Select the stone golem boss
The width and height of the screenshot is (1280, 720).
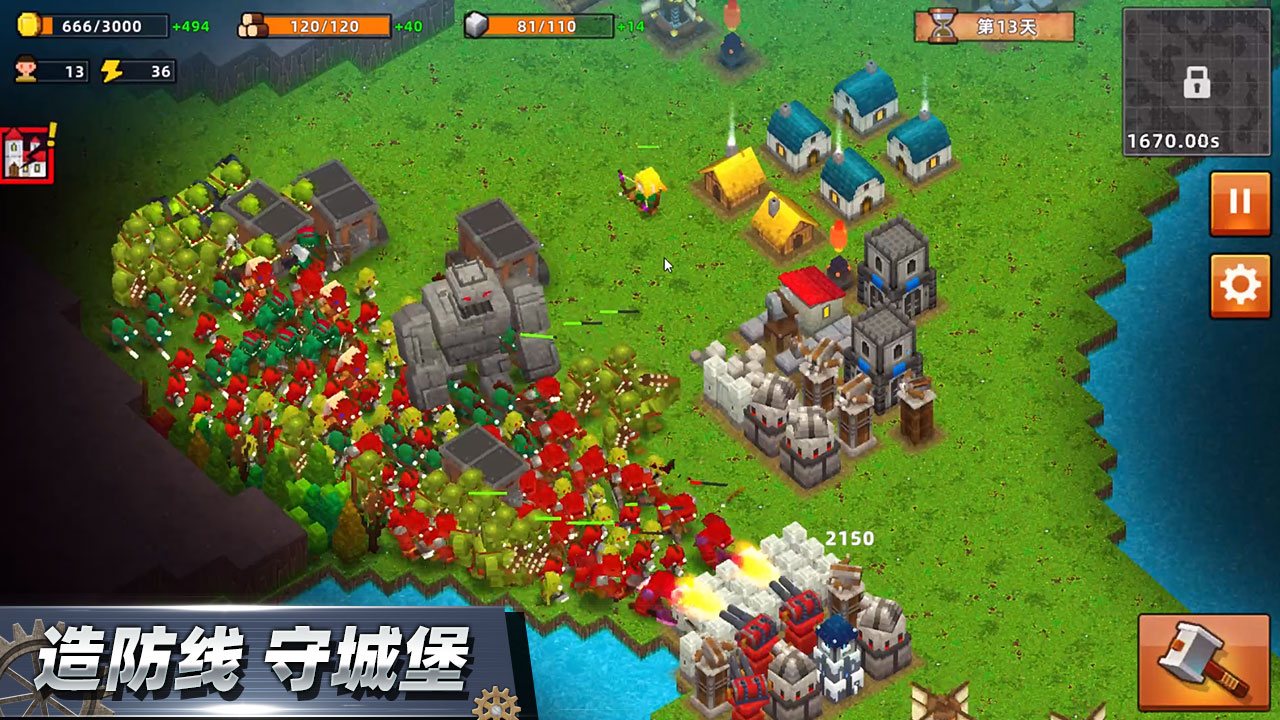coord(470,310)
